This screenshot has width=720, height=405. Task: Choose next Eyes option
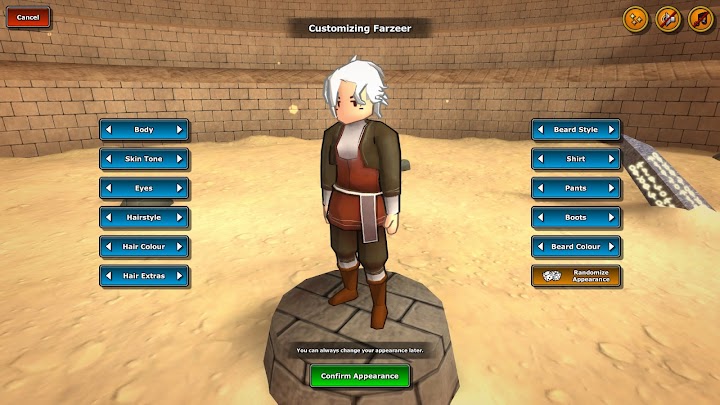point(179,188)
